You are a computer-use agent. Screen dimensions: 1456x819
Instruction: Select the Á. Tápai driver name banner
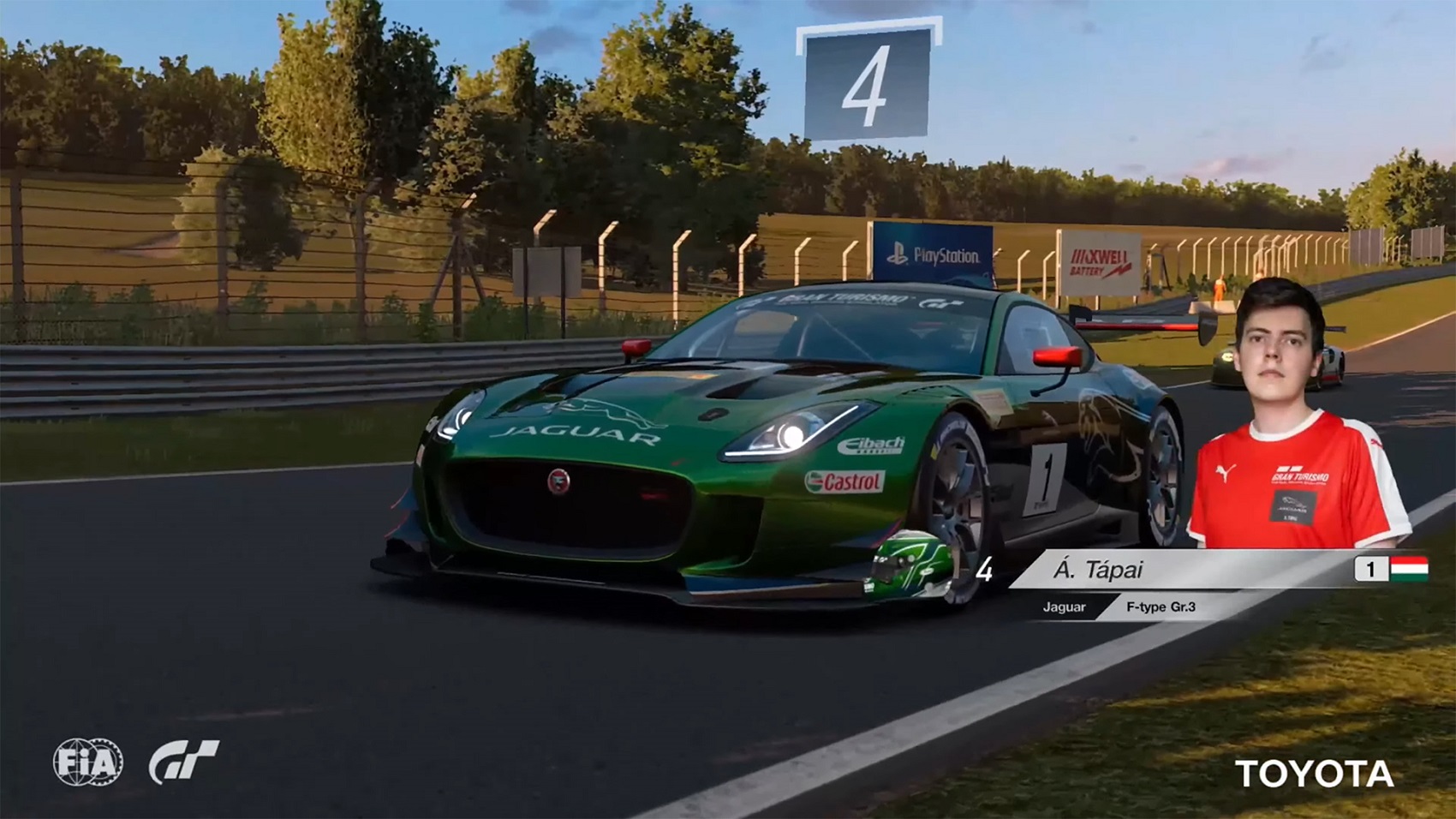1099,570
